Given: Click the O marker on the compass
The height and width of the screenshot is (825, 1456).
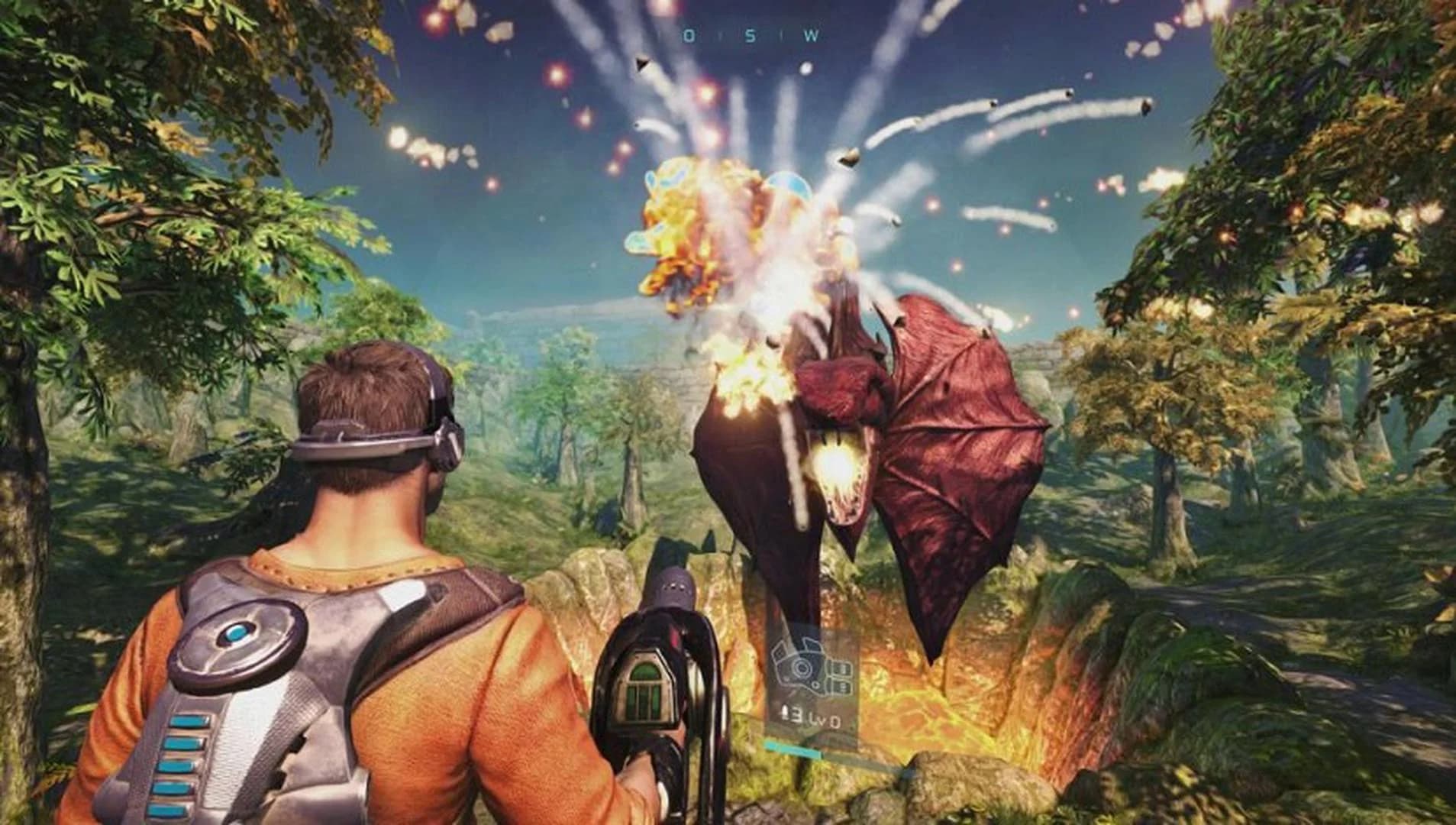Looking at the screenshot, I should click(x=689, y=34).
